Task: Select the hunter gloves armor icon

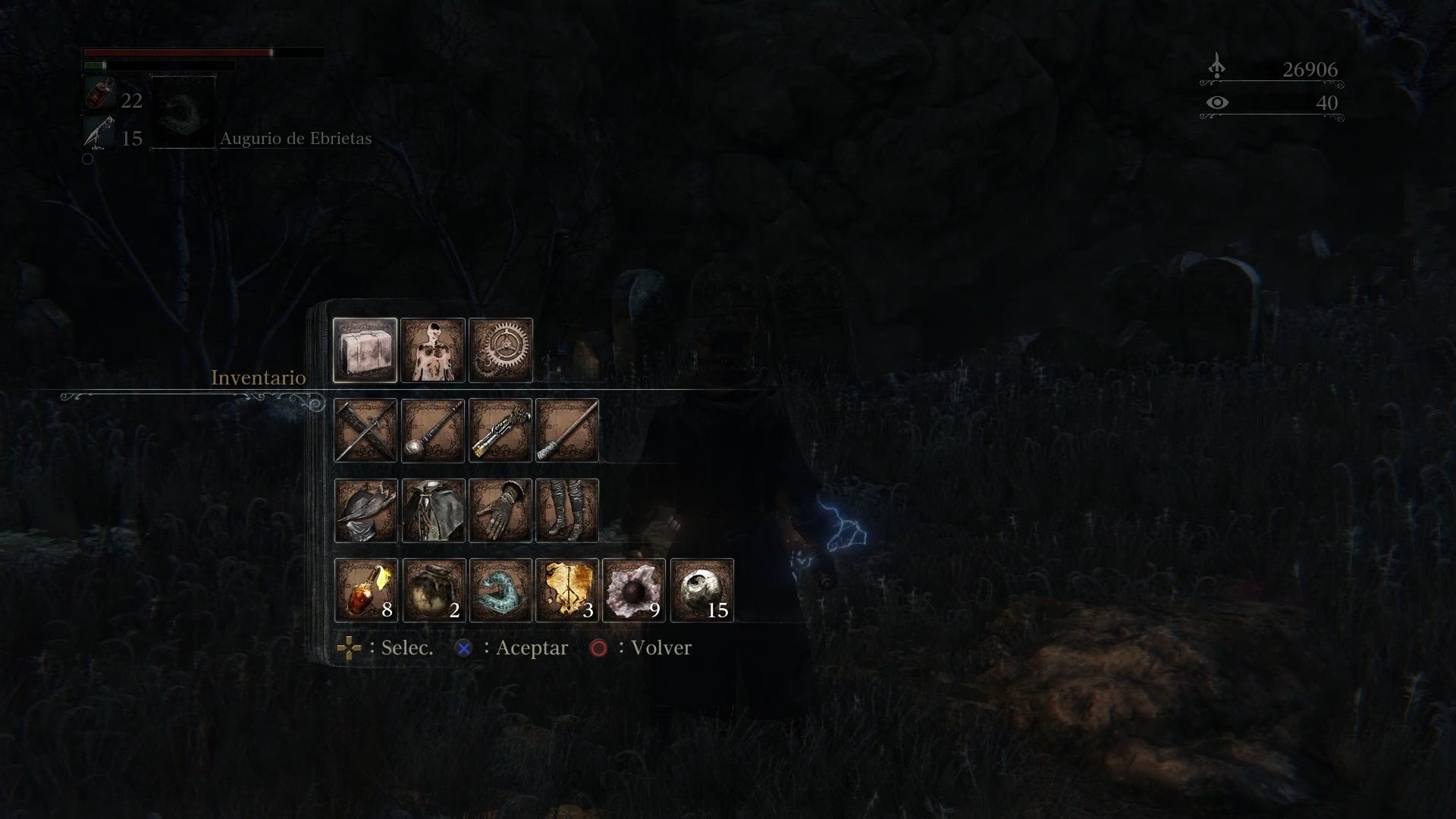Action: pyautogui.click(x=500, y=510)
